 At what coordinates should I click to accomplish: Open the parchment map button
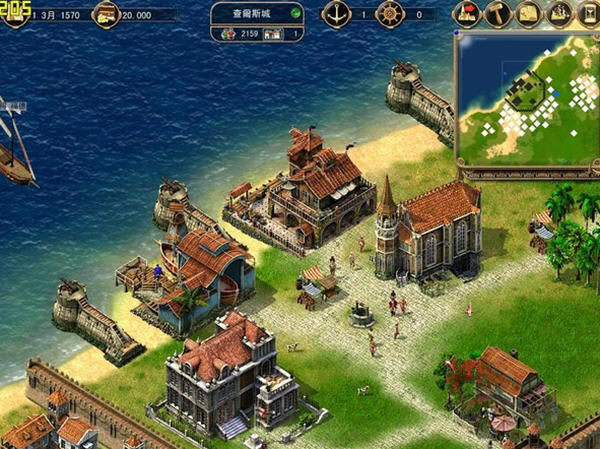(x=527, y=14)
